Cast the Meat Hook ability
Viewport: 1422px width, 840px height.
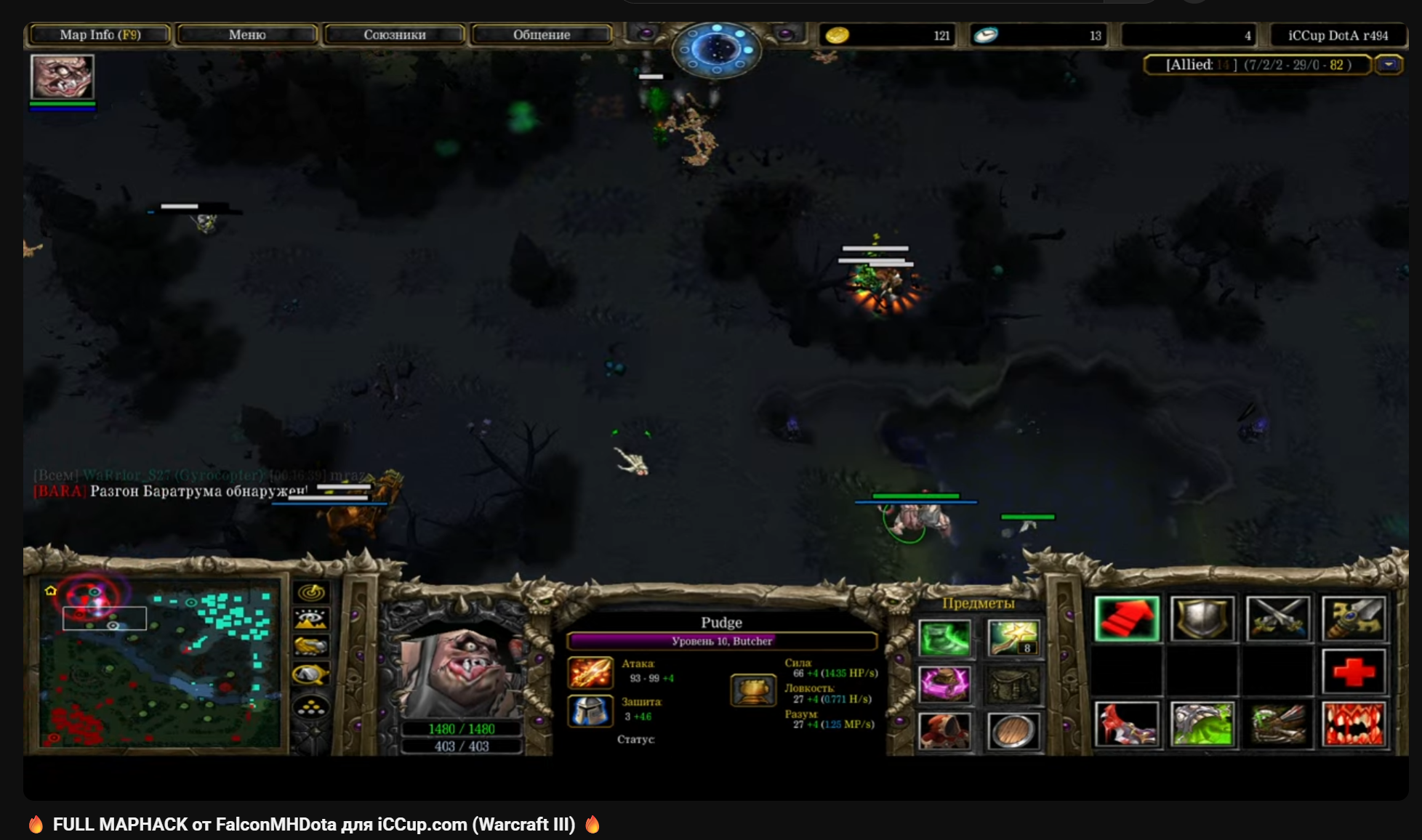(x=1127, y=724)
